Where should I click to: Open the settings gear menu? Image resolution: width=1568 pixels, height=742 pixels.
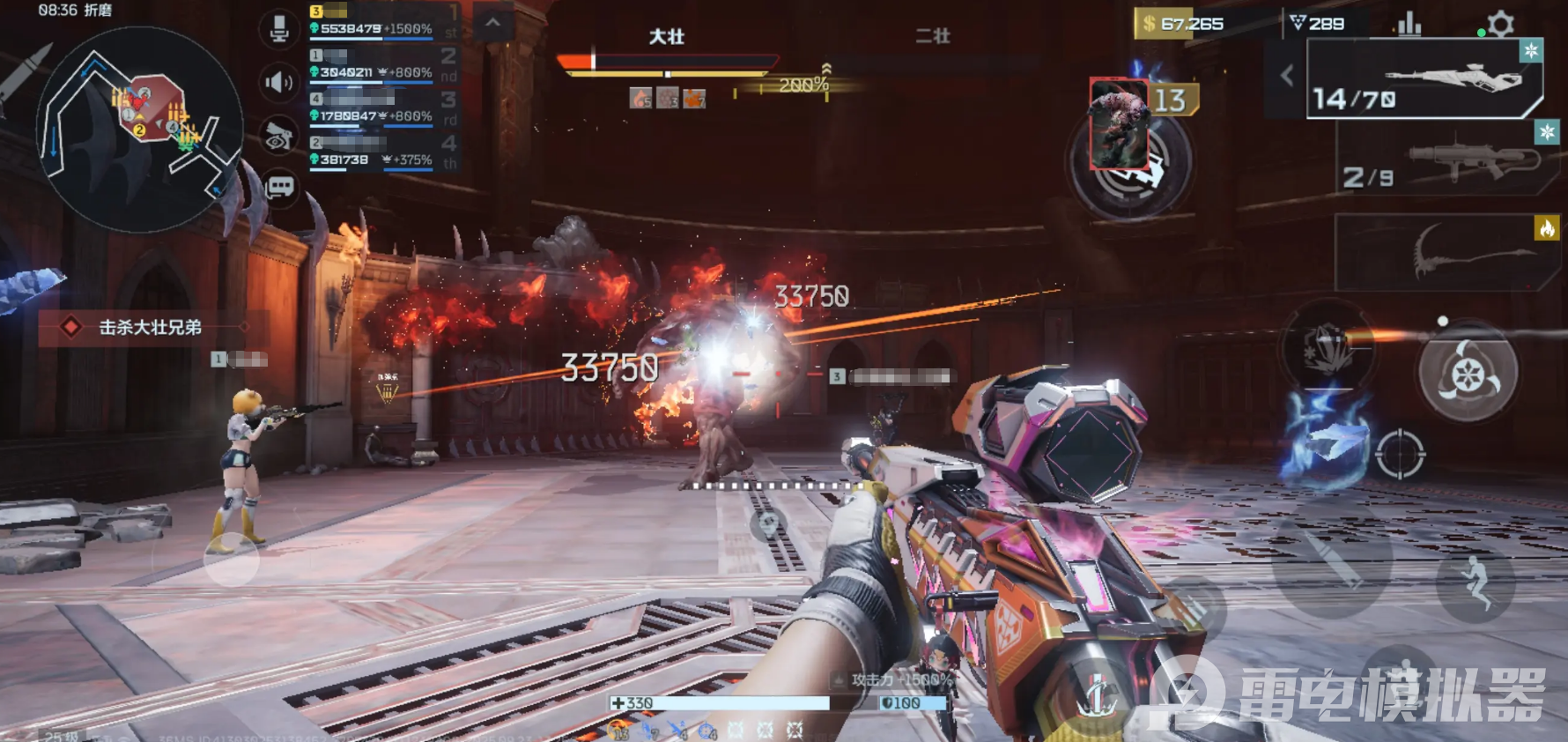click(x=1500, y=24)
